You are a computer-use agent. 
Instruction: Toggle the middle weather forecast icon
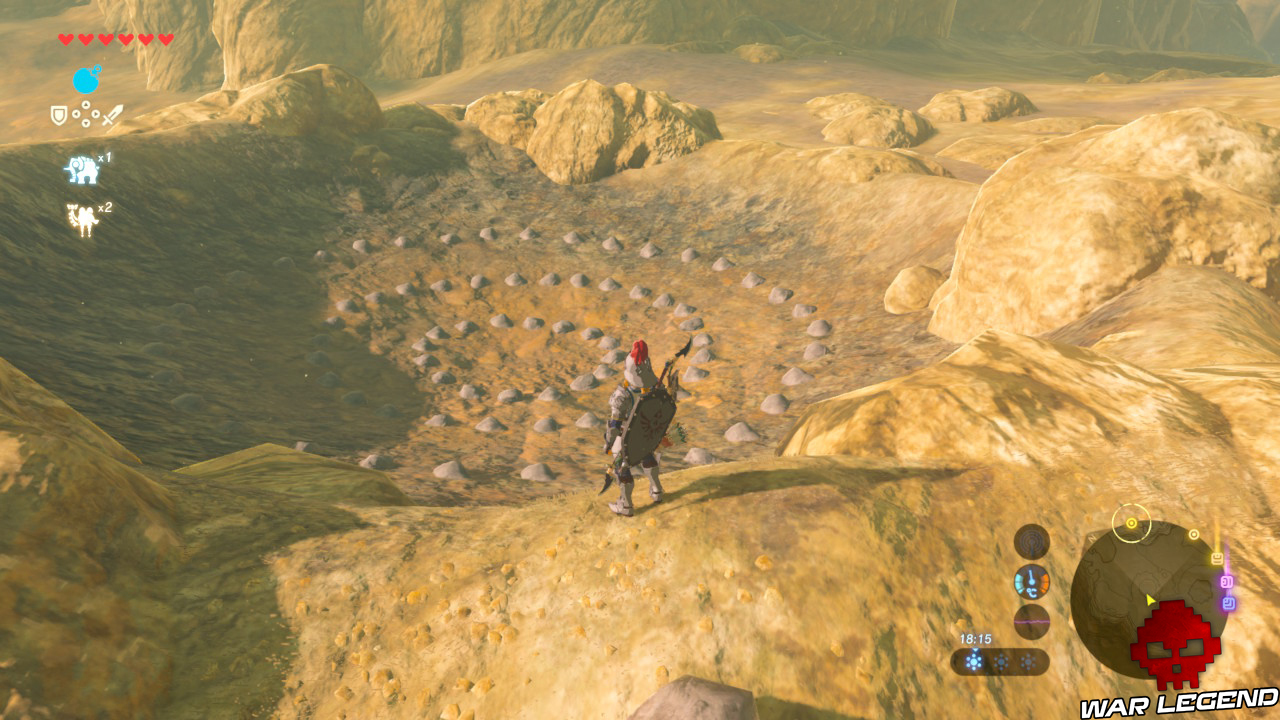click(x=1001, y=662)
